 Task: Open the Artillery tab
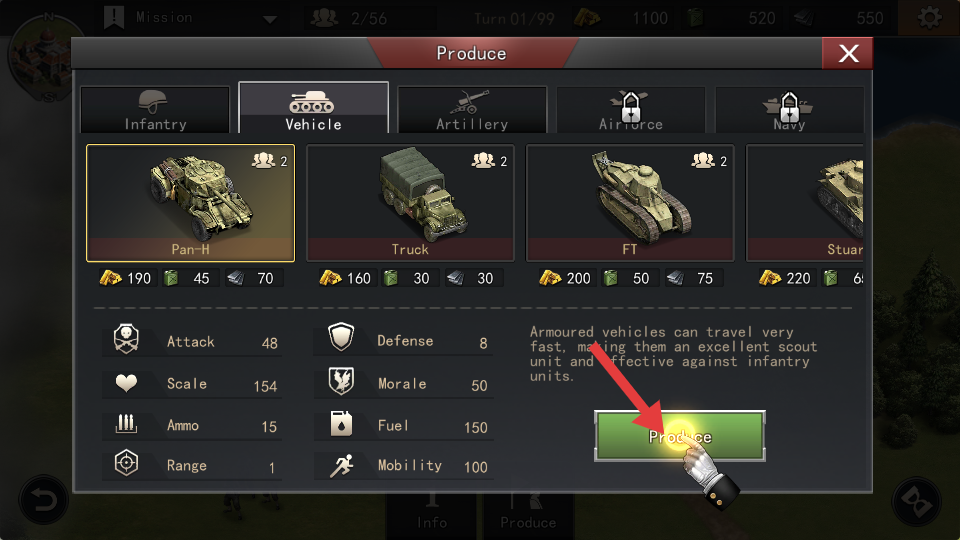pyautogui.click(x=472, y=110)
